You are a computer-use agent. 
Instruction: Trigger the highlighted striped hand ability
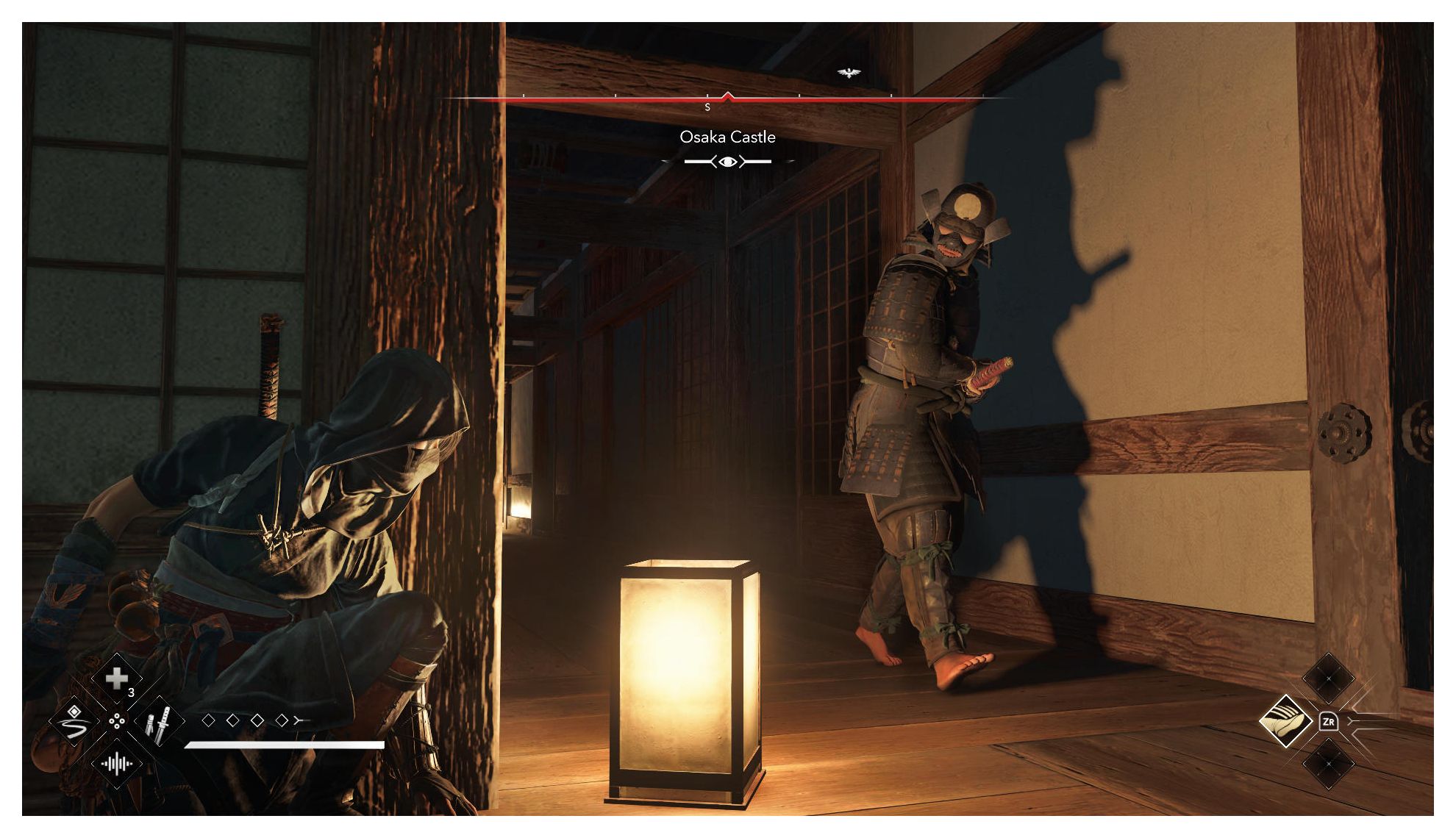point(1285,721)
